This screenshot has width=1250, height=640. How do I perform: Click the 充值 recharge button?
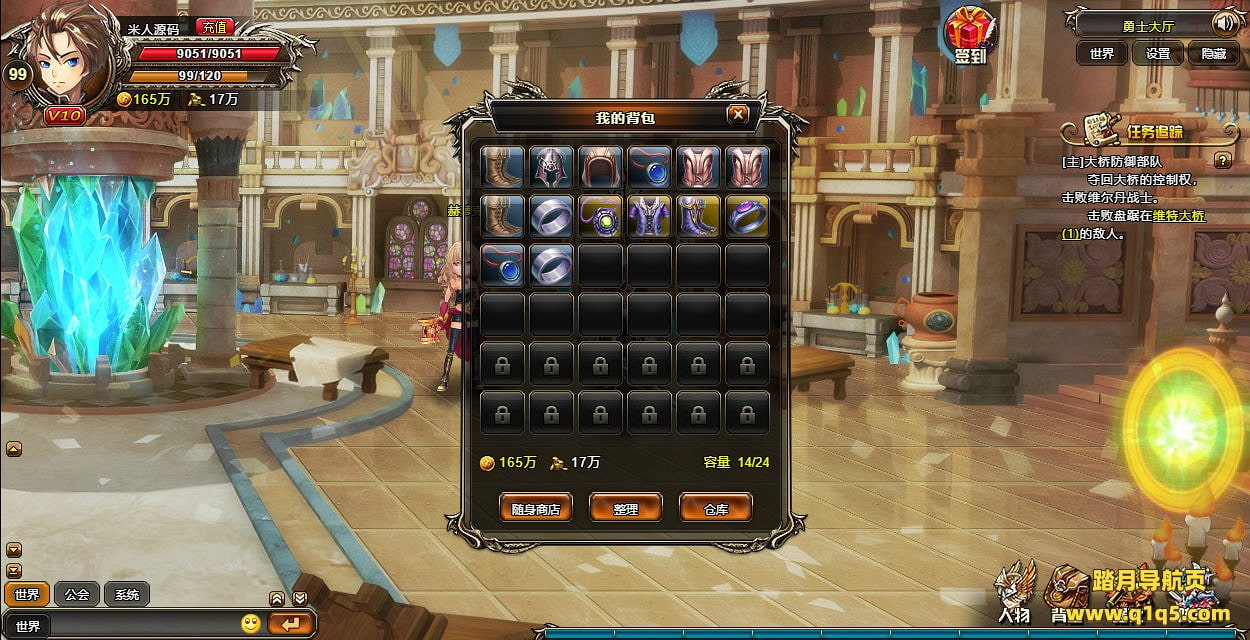(212, 27)
